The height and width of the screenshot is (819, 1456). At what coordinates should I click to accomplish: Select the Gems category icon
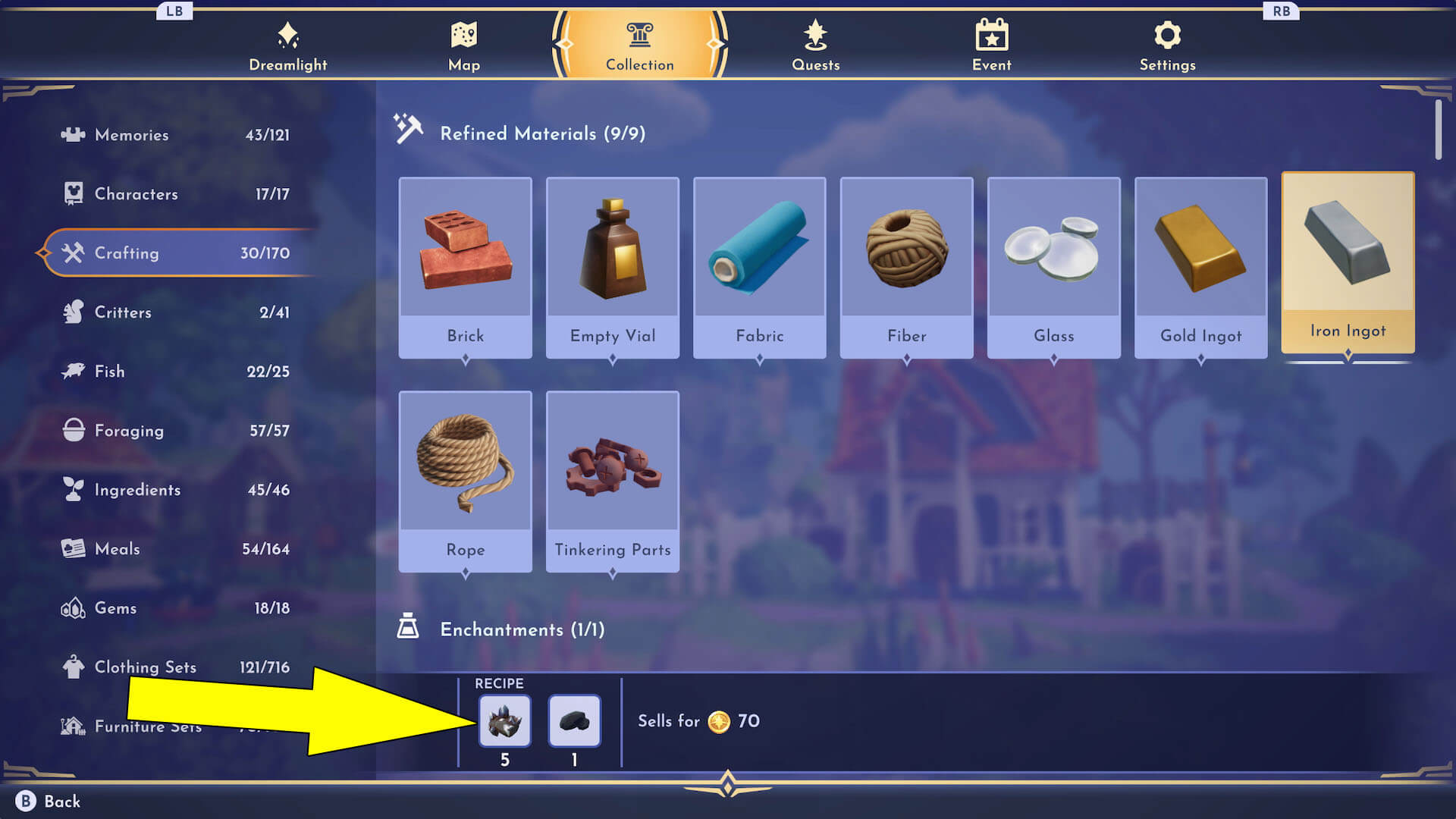pyautogui.click(x=71, y=607)
